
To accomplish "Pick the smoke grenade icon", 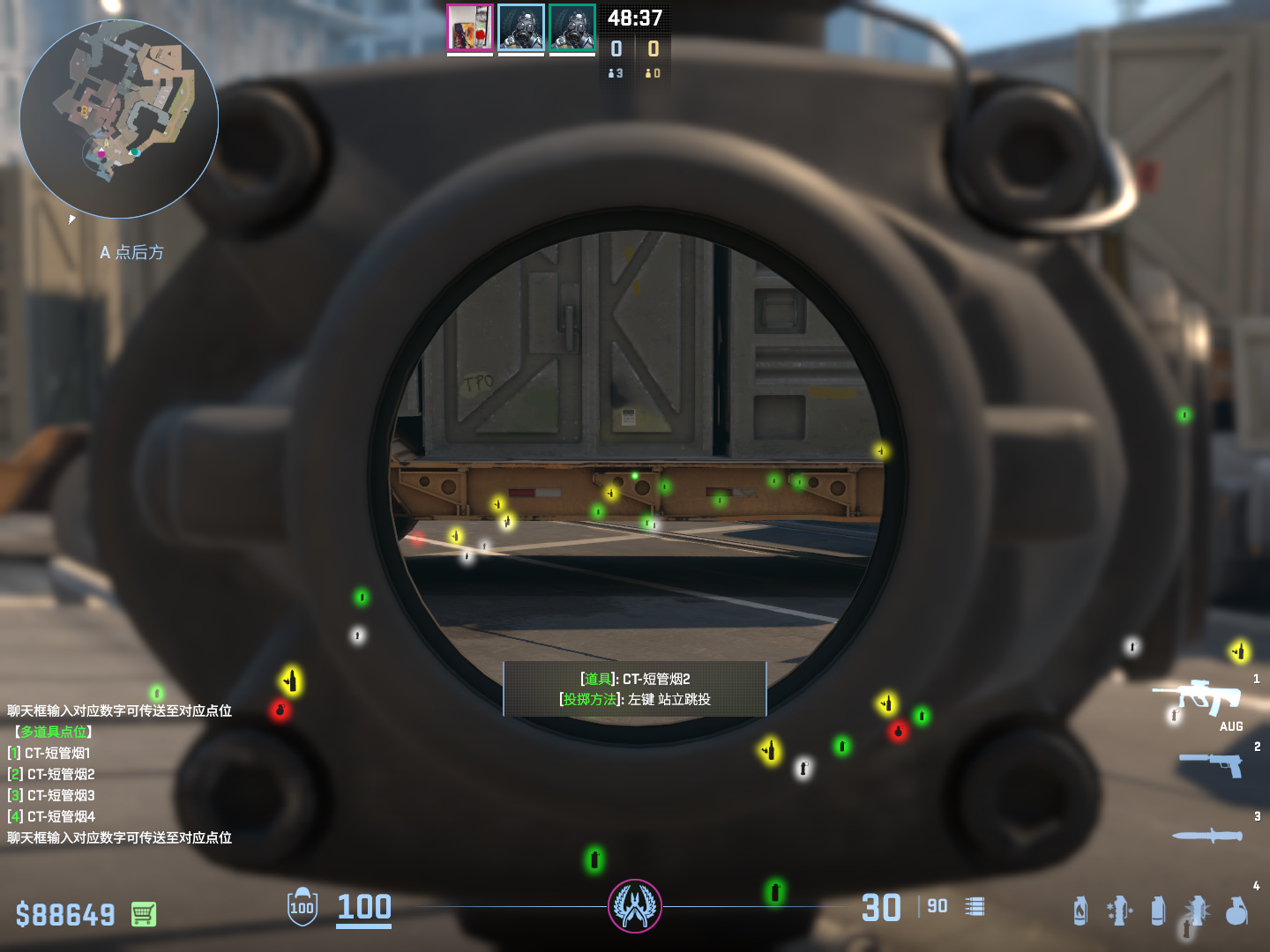I will point(1158,911).
